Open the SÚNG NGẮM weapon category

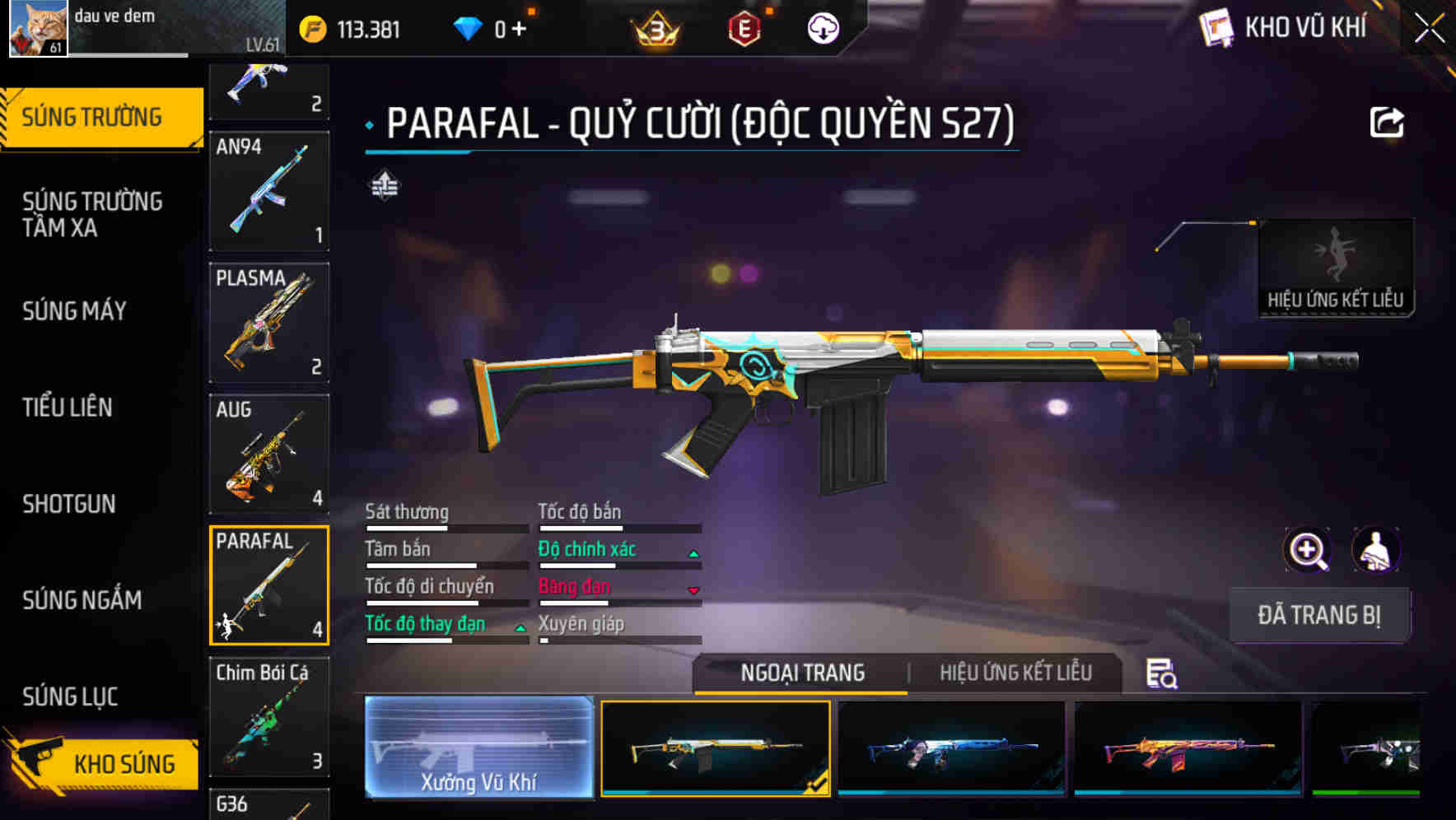coord(81,601)
